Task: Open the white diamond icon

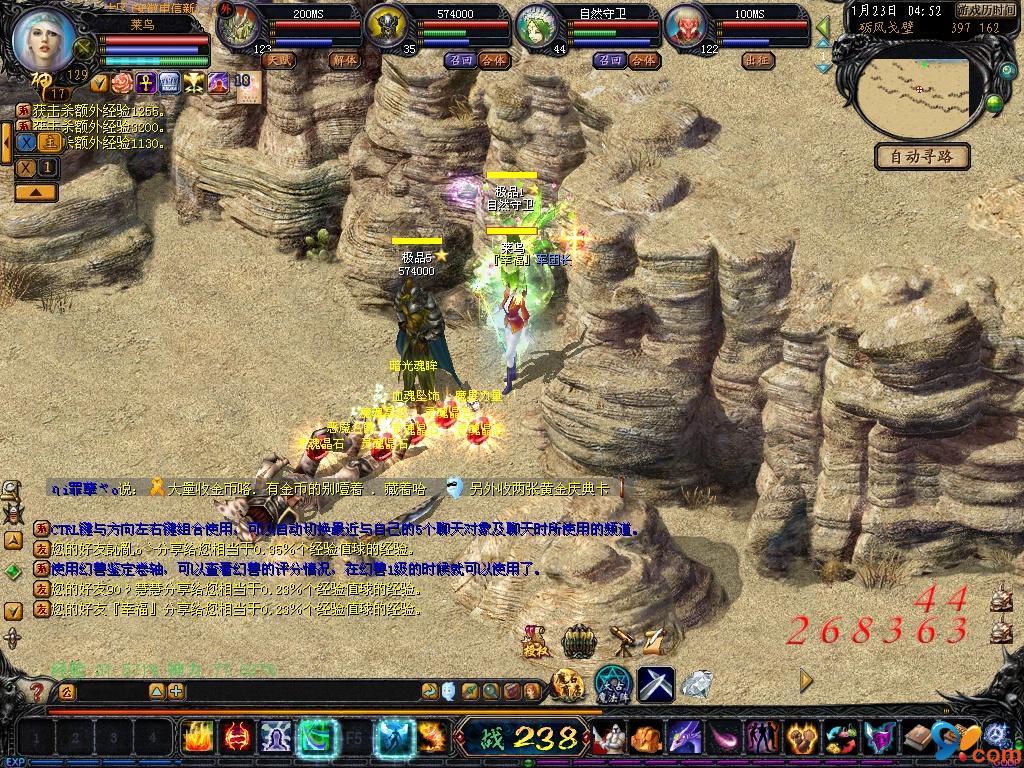Action: click(697, 683)
